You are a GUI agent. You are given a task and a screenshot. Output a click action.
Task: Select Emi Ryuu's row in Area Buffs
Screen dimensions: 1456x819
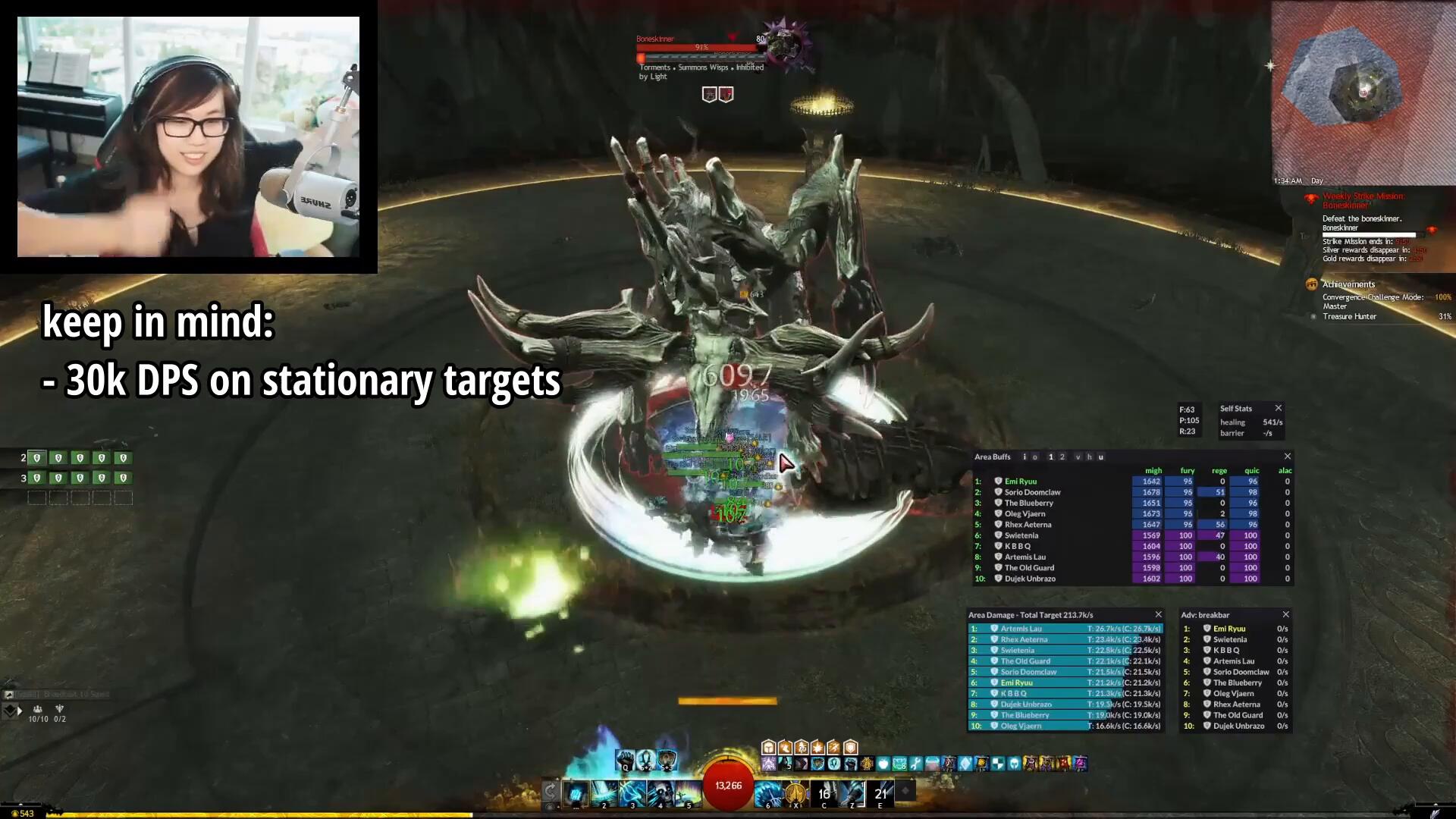[1020, 482]
